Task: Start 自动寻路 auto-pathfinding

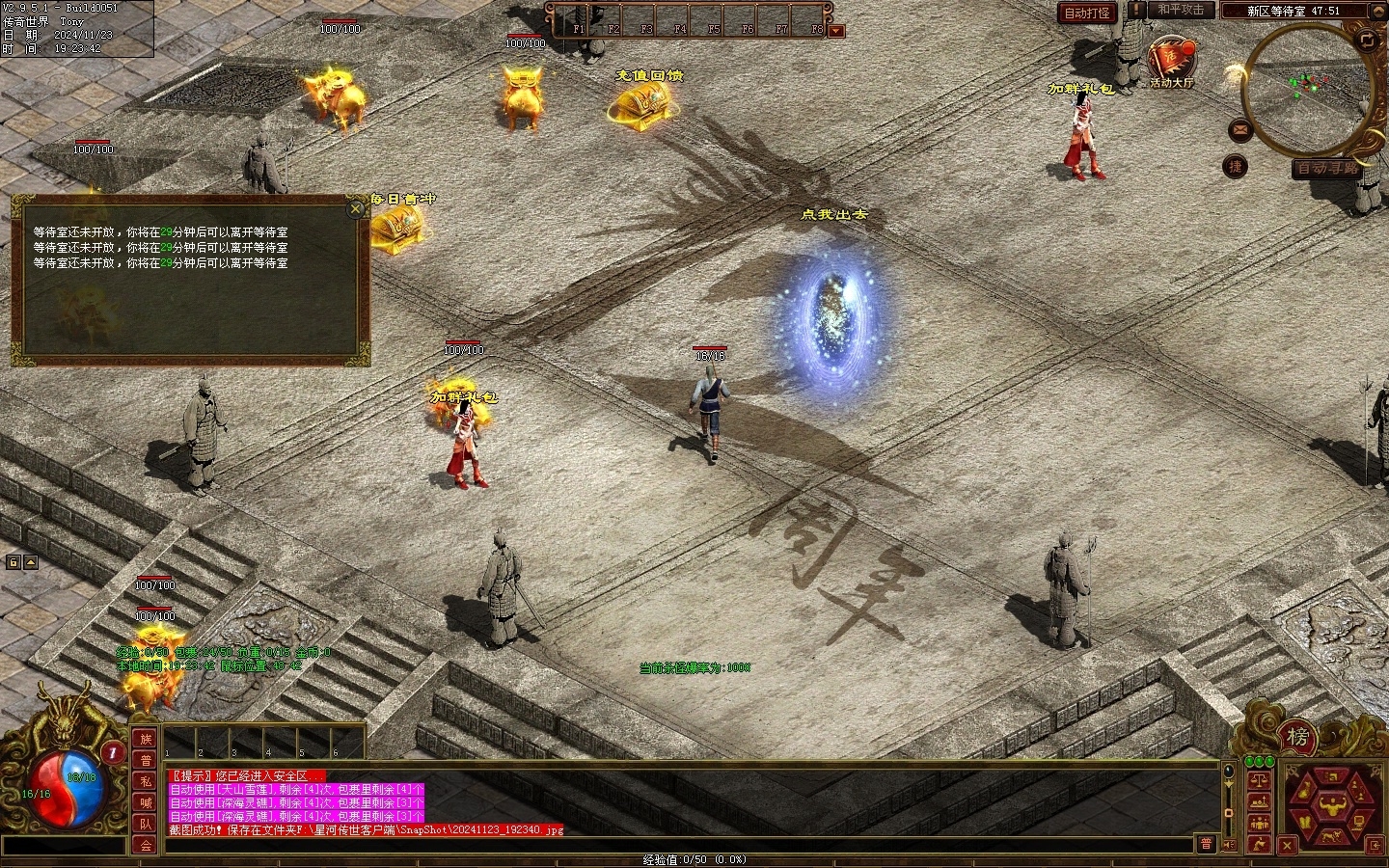Action: click(x=1326, y=168)
